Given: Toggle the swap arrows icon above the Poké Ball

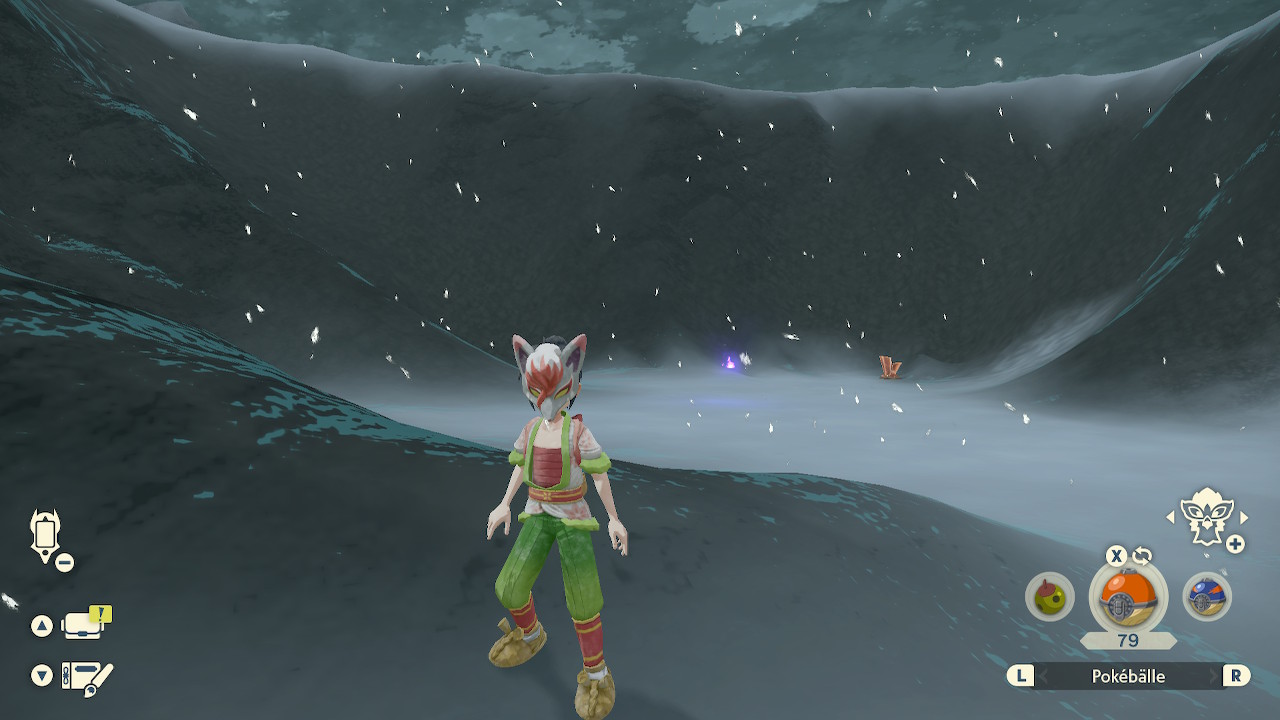Looking at the screenshot, I should (1142, 556).
